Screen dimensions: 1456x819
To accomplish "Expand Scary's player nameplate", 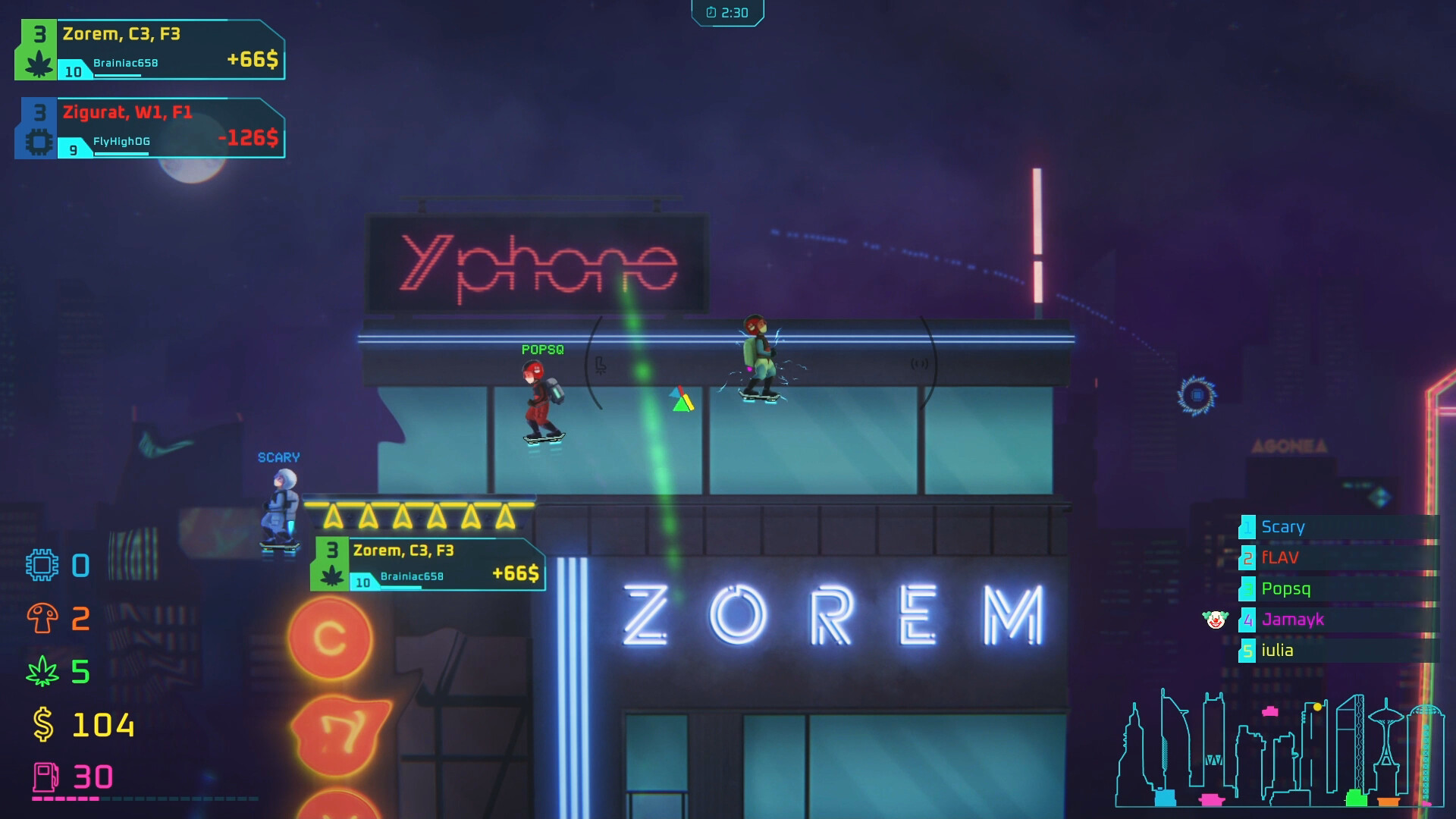I will (278, 457).
